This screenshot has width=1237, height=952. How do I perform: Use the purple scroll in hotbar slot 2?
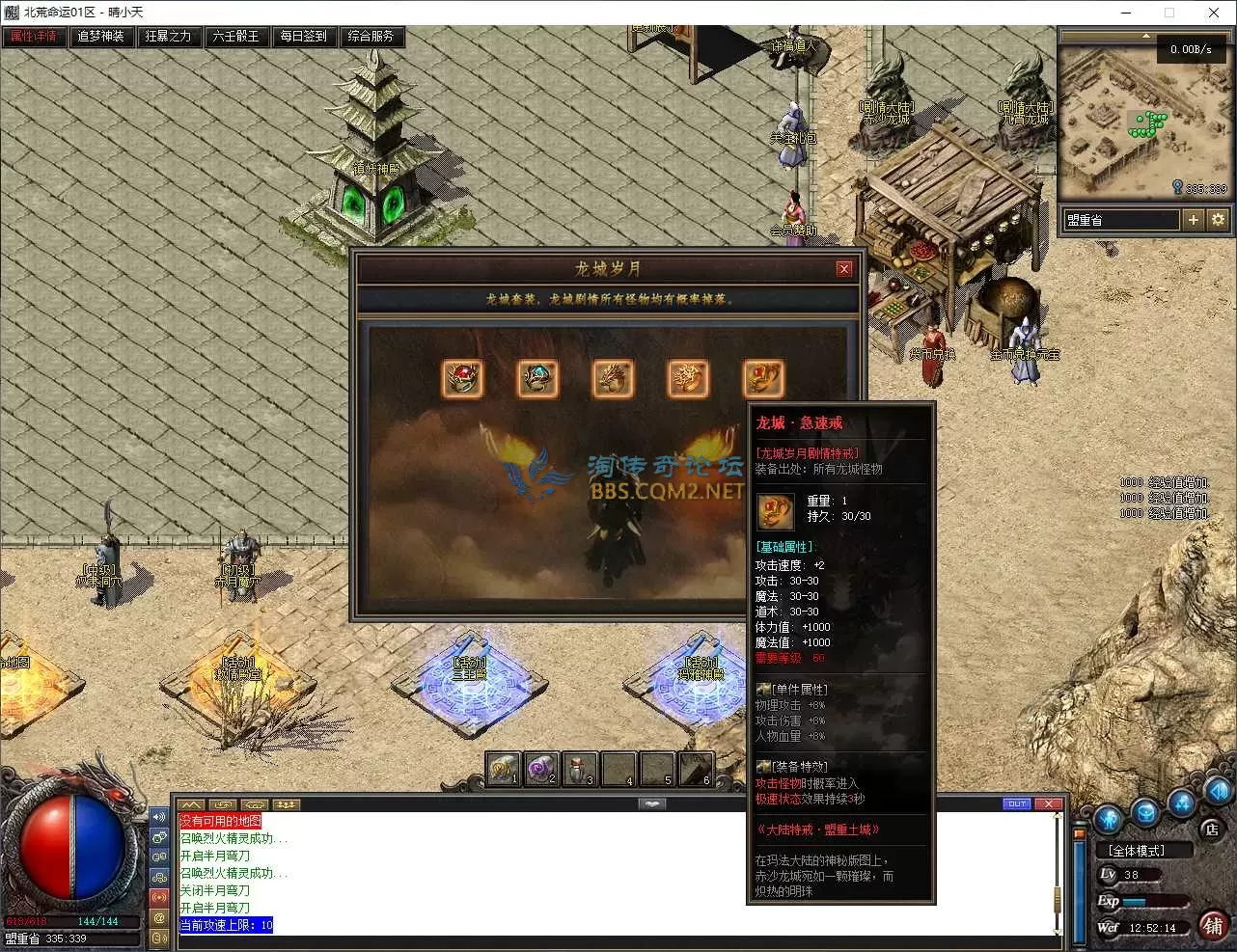540,769
